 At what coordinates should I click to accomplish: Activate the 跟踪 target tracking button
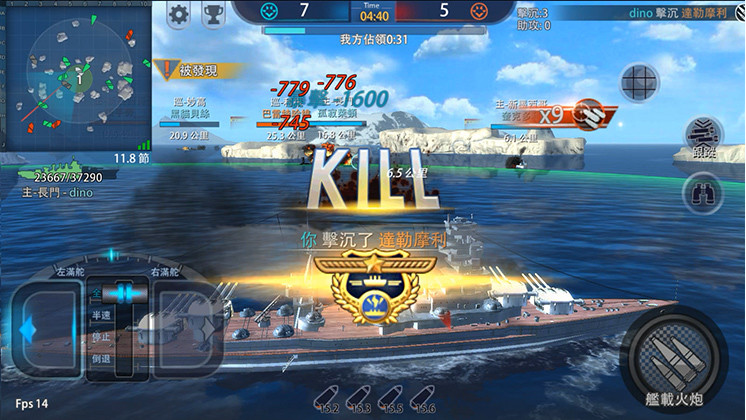[x=701, y=137]
